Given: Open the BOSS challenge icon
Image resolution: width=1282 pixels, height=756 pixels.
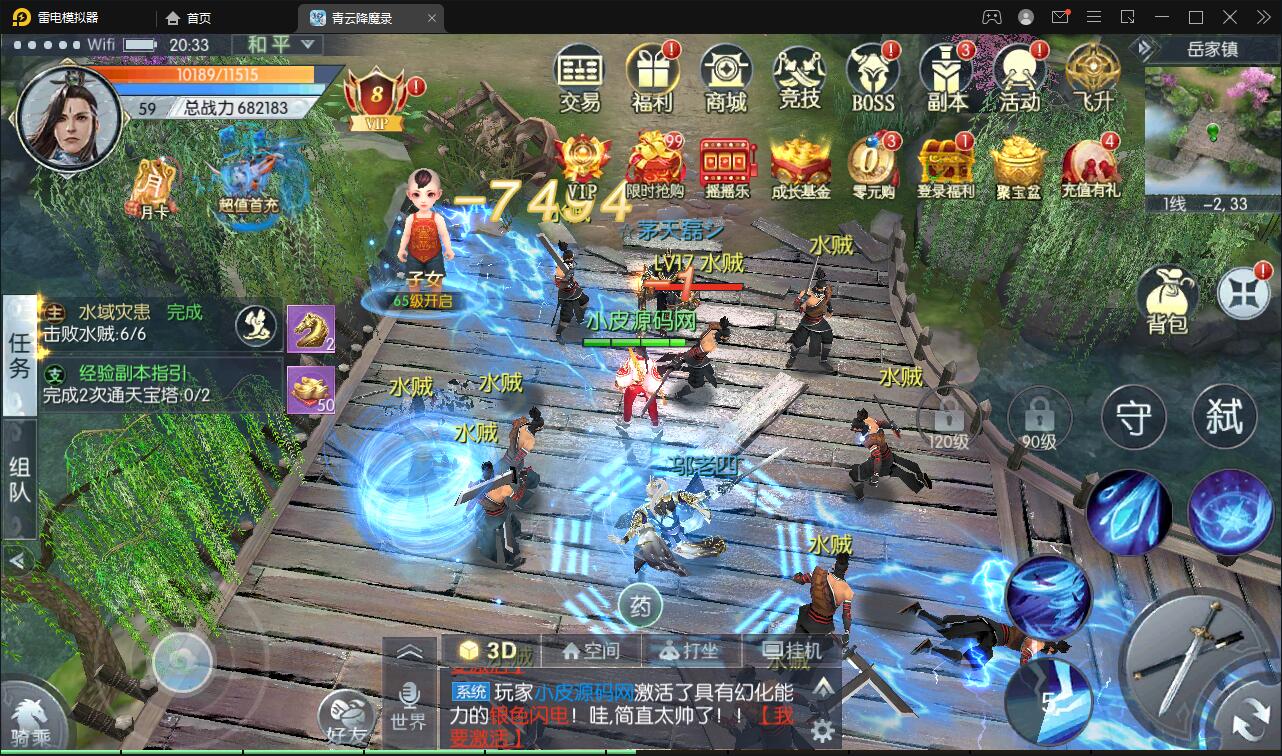Looking at the screenshot, I should [871, 72].
